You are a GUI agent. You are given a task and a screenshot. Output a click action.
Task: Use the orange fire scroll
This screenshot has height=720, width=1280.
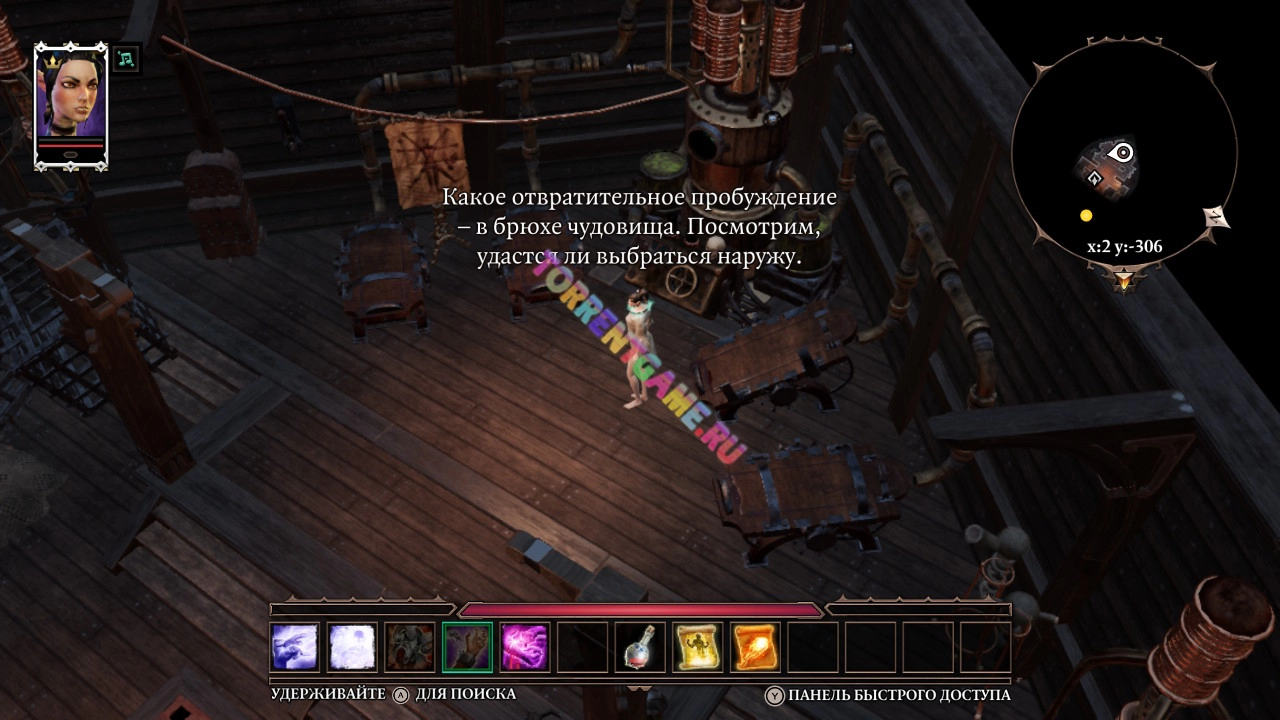coord(755,647)
